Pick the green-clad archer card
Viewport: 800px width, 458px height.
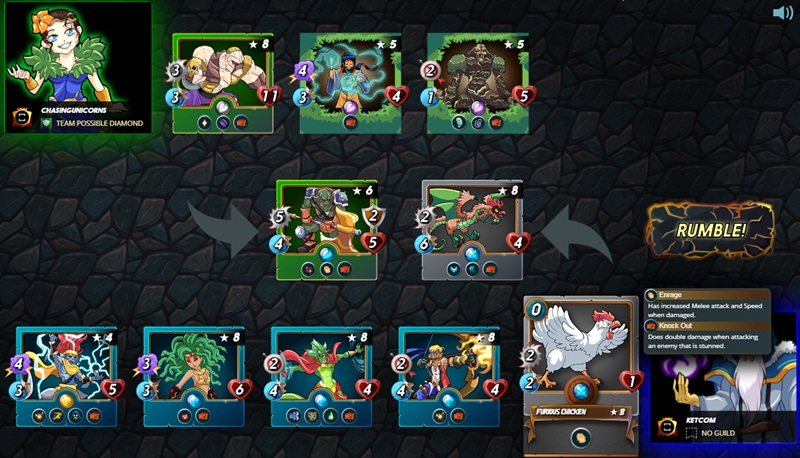321,375
